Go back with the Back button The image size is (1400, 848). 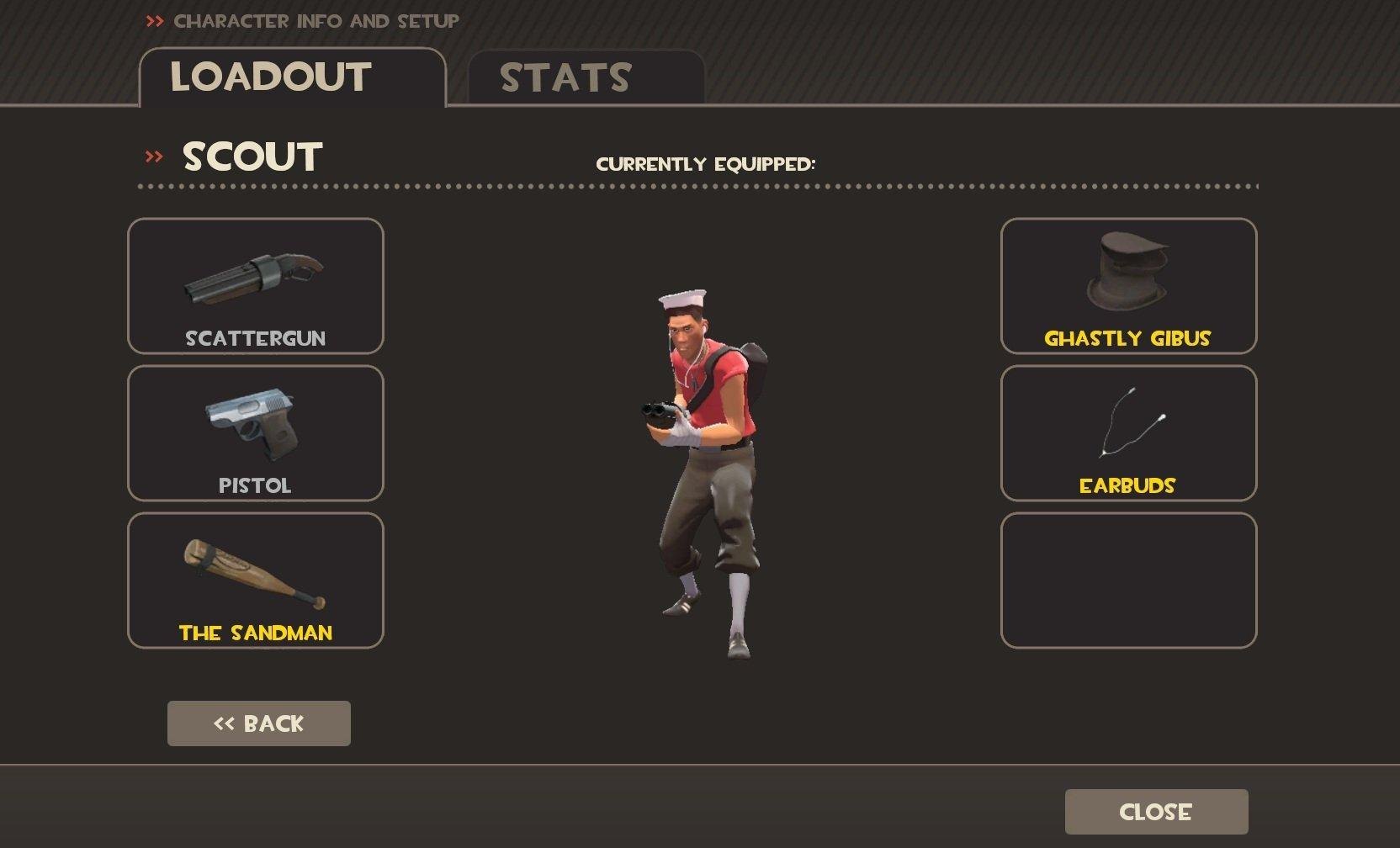259,723
